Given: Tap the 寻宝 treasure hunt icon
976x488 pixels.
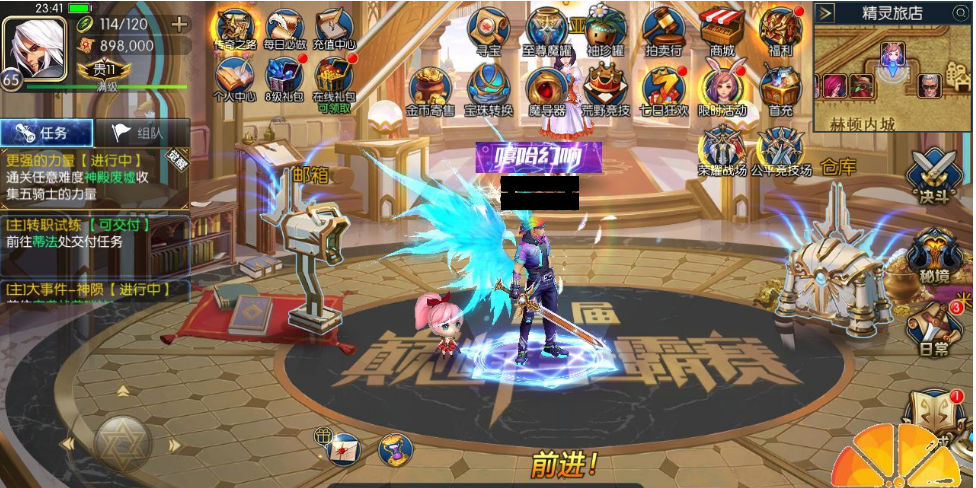Looking at the screenshot, I should [x=488, y=29].
